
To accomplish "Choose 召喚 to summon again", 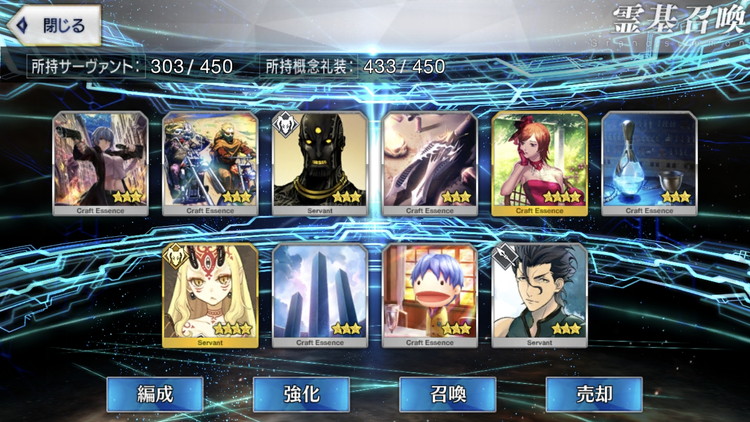I will pos(447,394).
